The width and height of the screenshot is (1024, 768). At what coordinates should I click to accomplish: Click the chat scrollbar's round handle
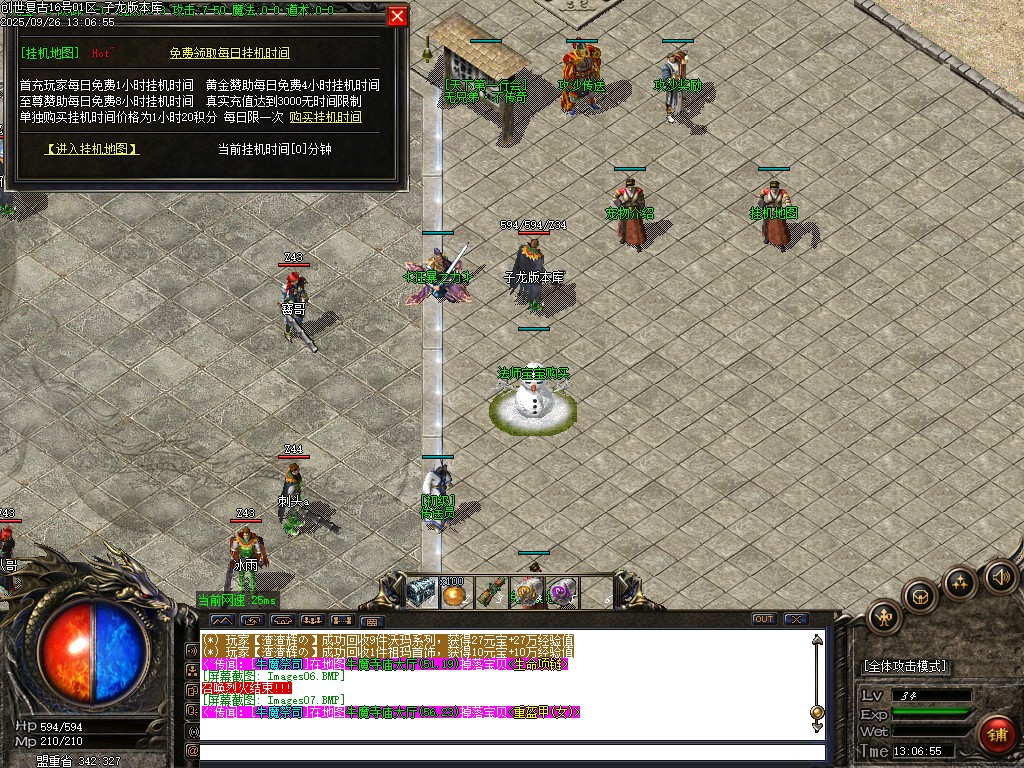(817, 712)
